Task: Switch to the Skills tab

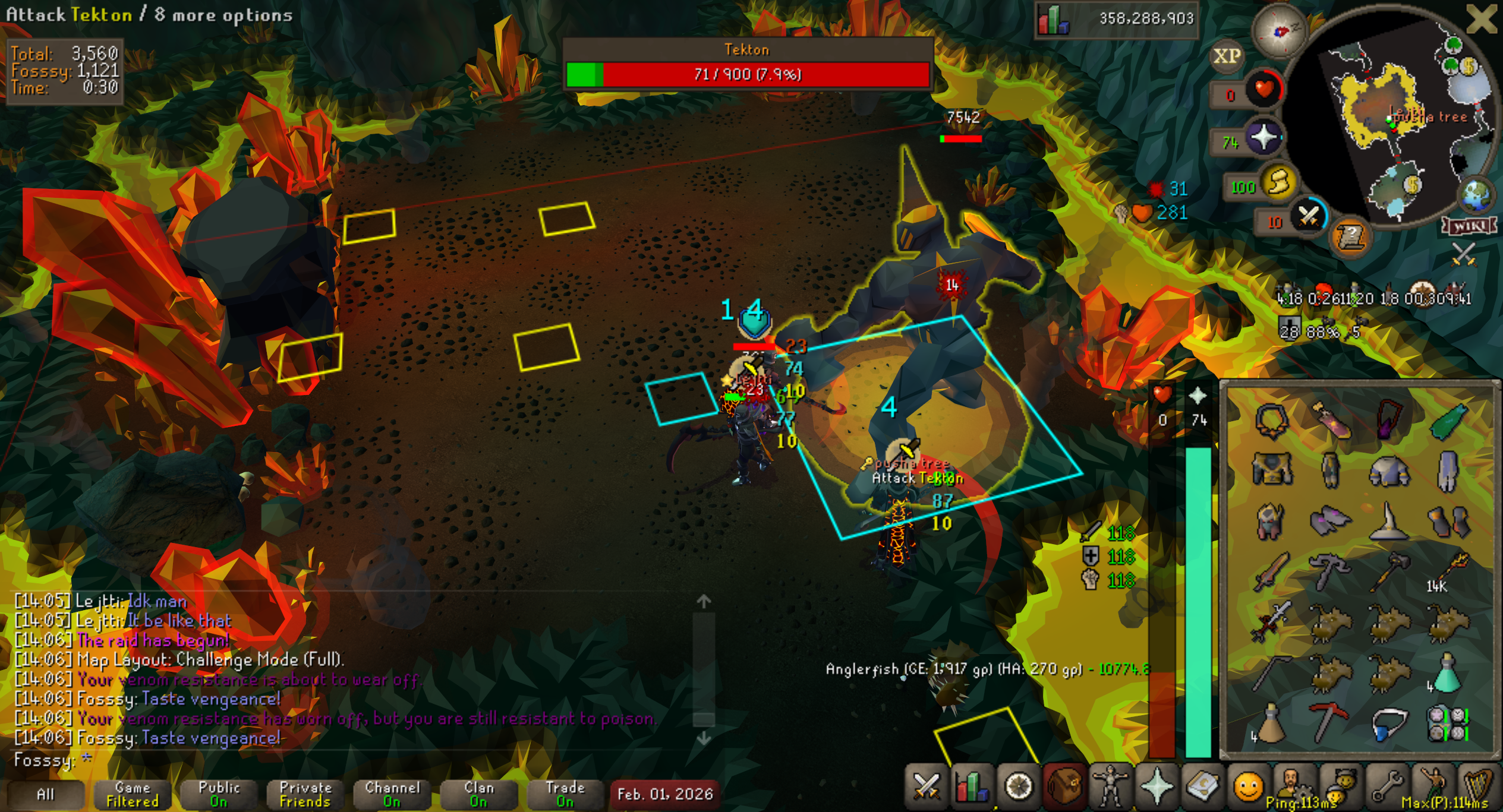Action: (972, 787)
